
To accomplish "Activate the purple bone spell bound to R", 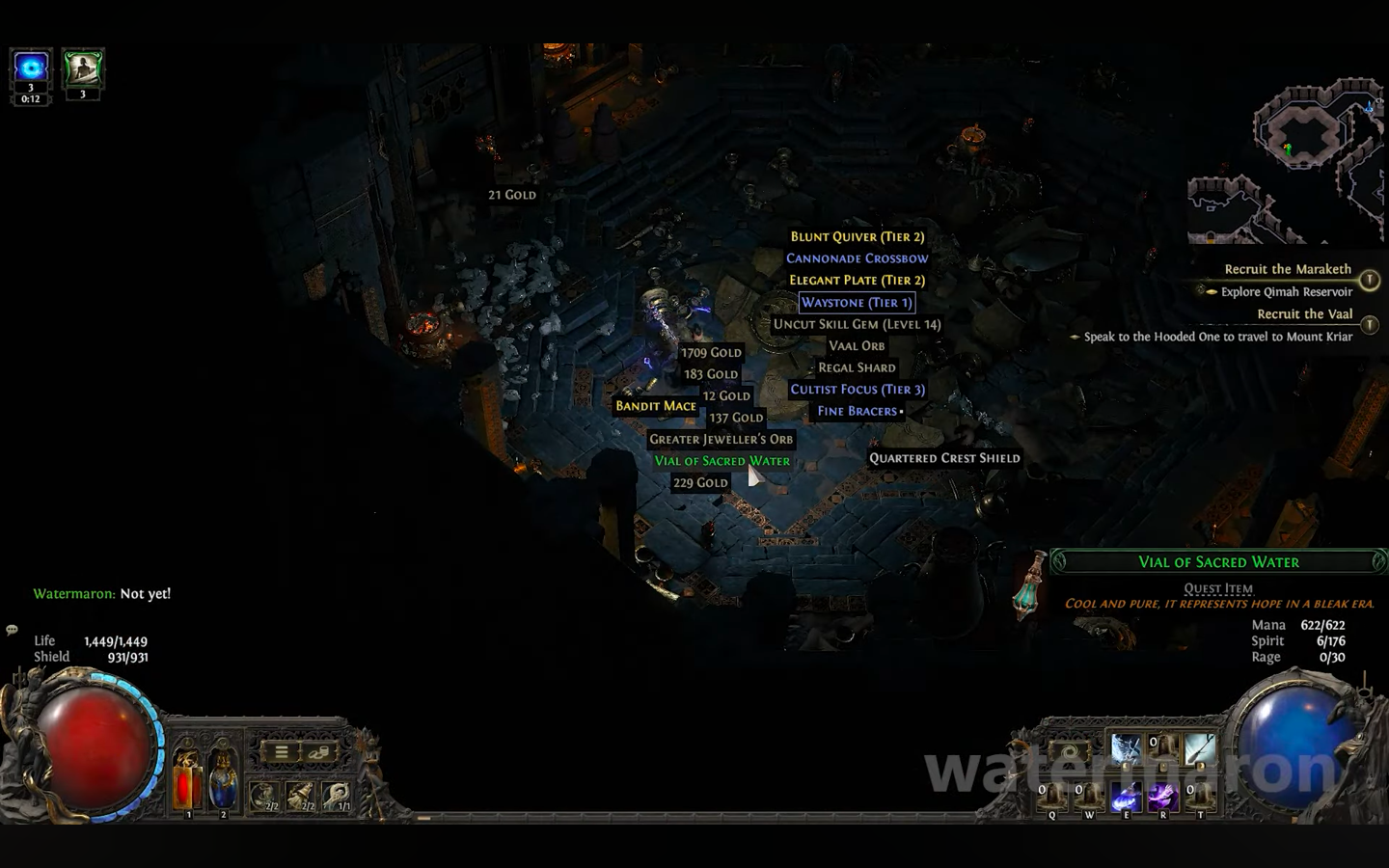I will coord(1162,796).
